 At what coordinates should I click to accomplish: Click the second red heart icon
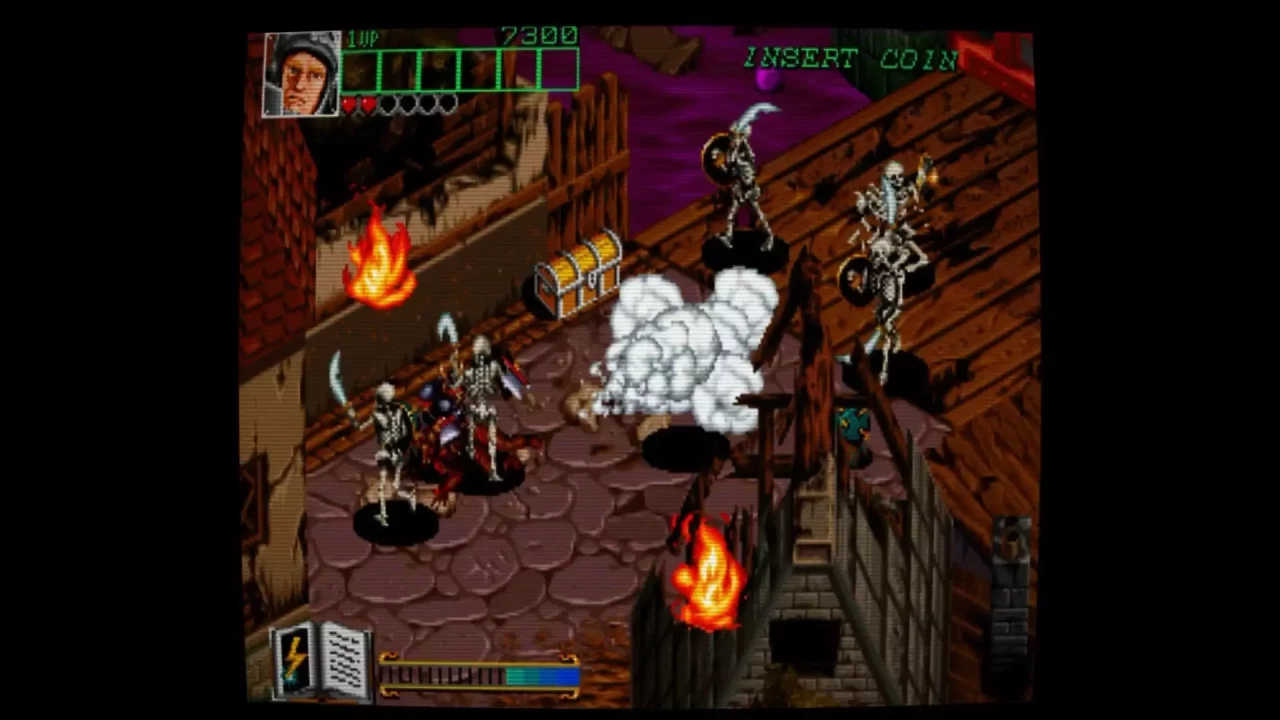point(367,105)
